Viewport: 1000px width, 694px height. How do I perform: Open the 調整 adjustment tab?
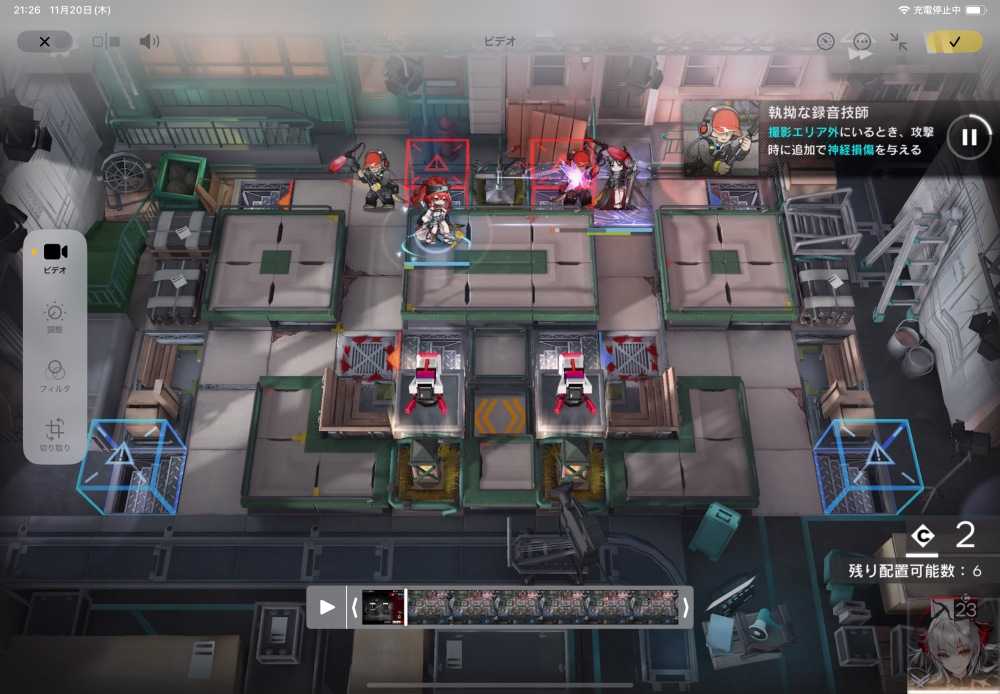coord(55,318)
